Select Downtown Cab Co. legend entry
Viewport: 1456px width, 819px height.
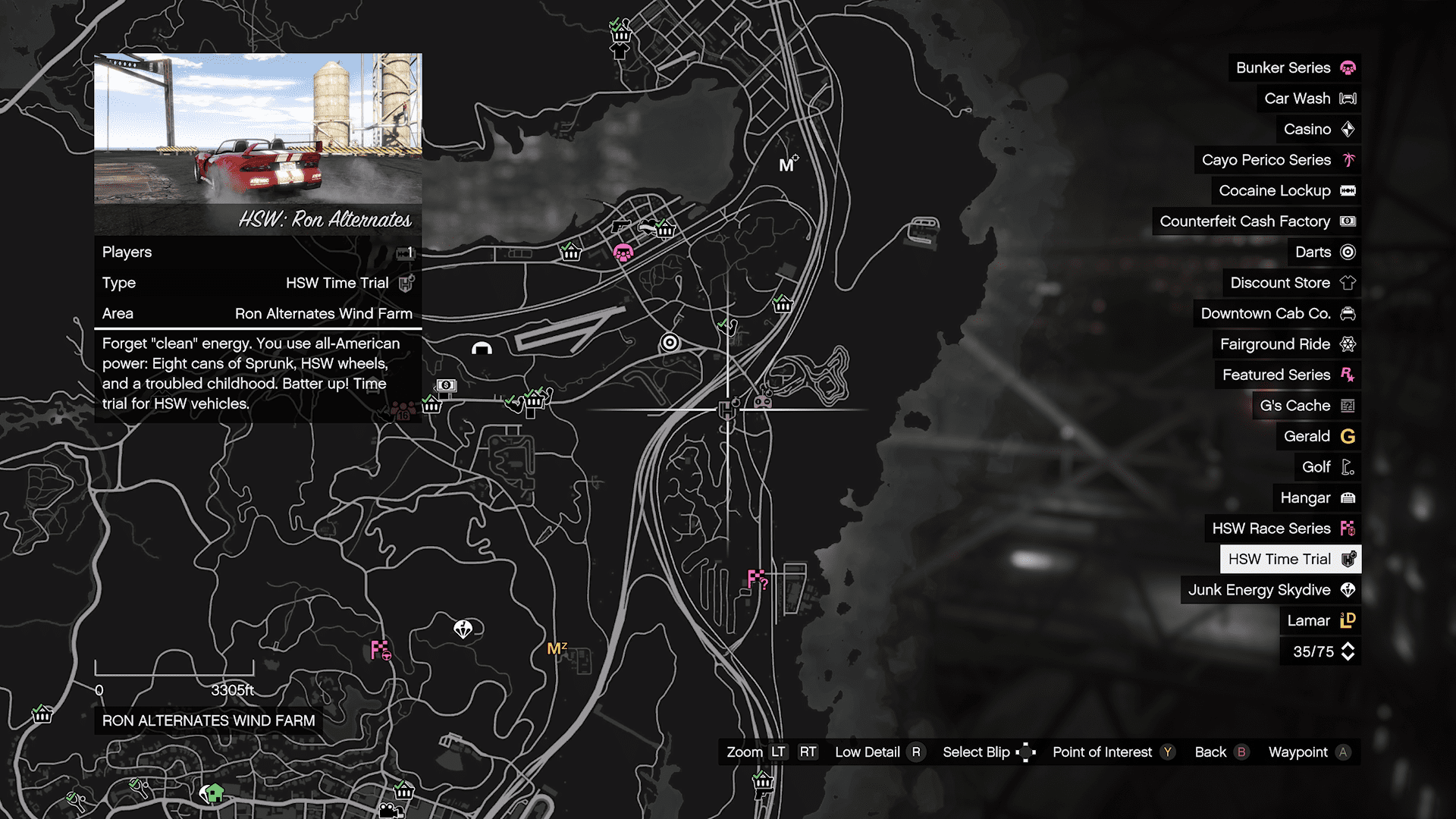(x=1277, y=313)
